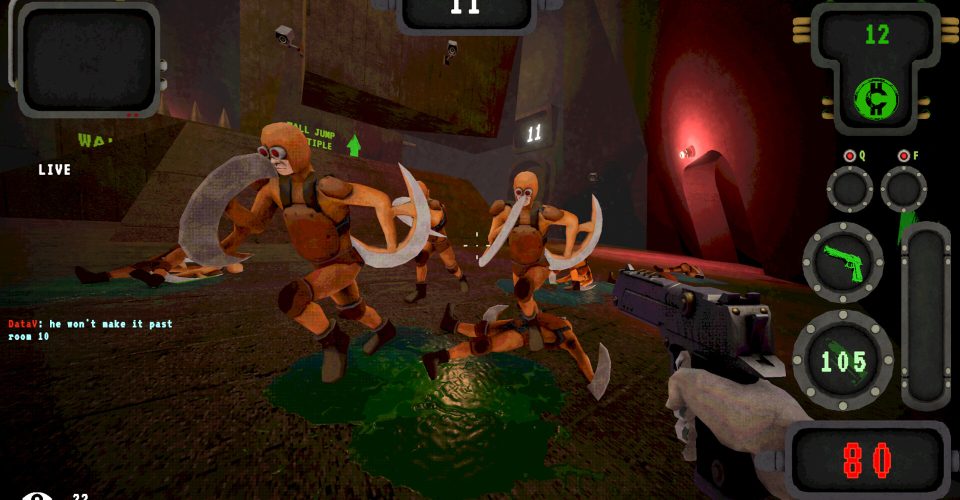Click the LIVE indicator label
Viewport: 960px width, 500px height.
pyautogui.click(x=55, y=170)
